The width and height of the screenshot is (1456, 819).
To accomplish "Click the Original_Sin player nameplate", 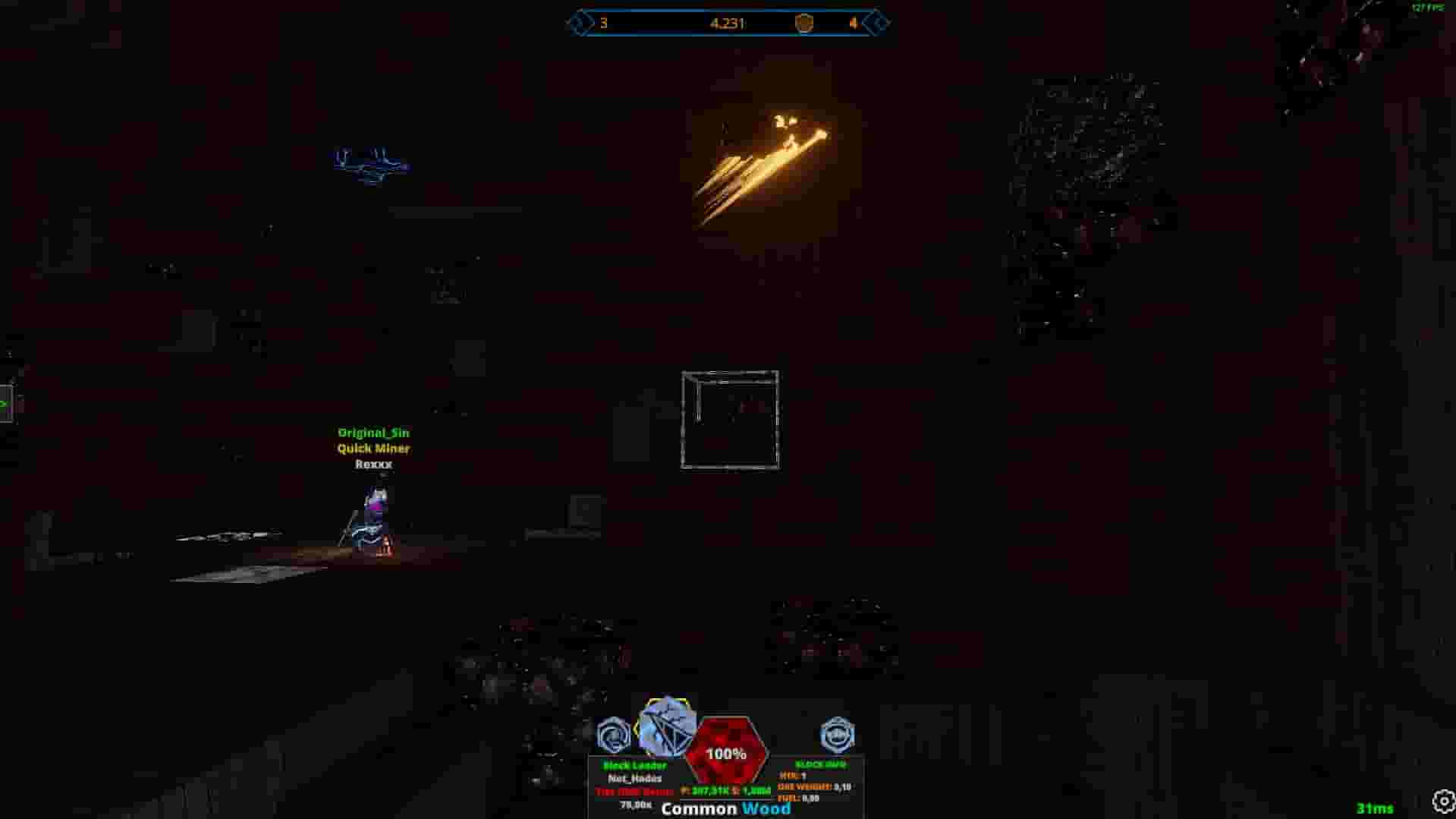I will coord(373,433).
